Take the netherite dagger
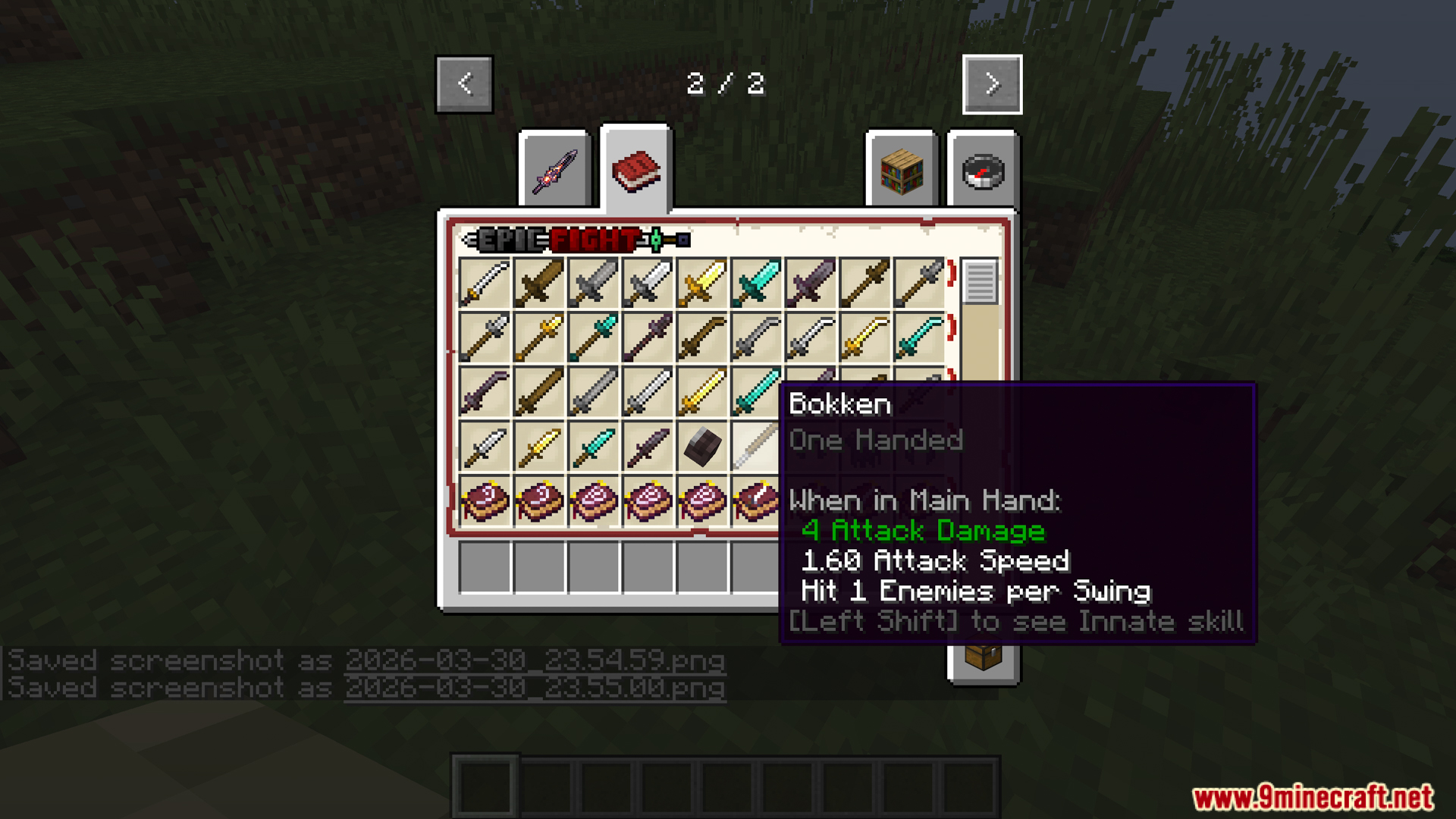Screen dimensions: 1456x819 pos(648,447)
